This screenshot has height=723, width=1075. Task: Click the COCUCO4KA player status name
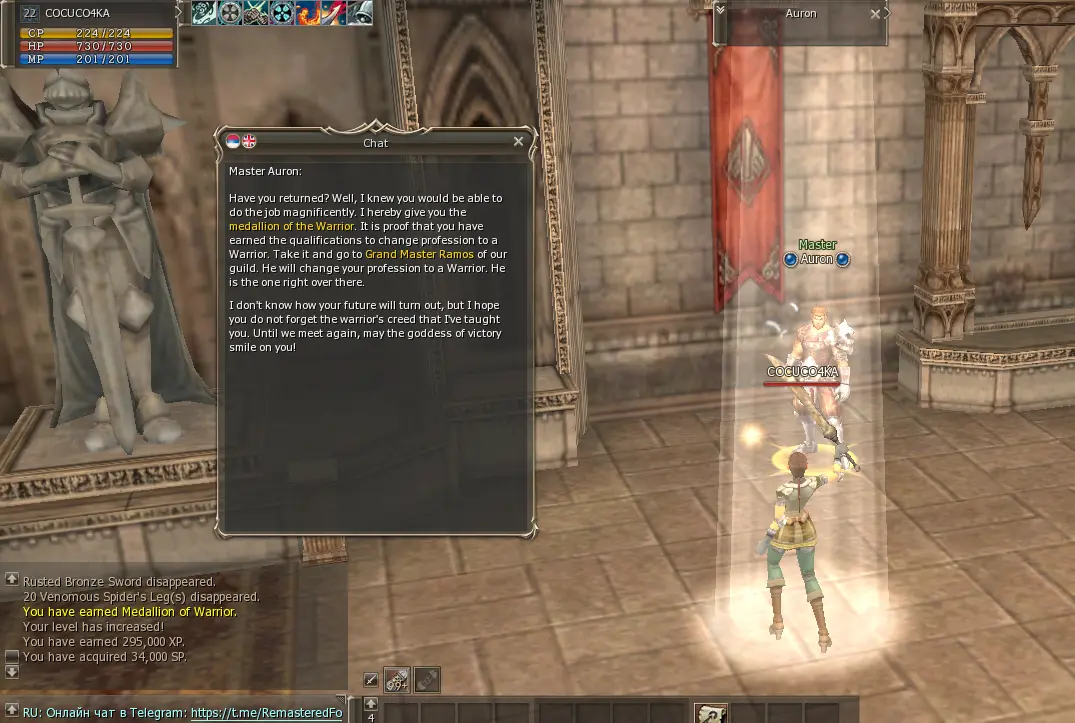pos(78,13)
